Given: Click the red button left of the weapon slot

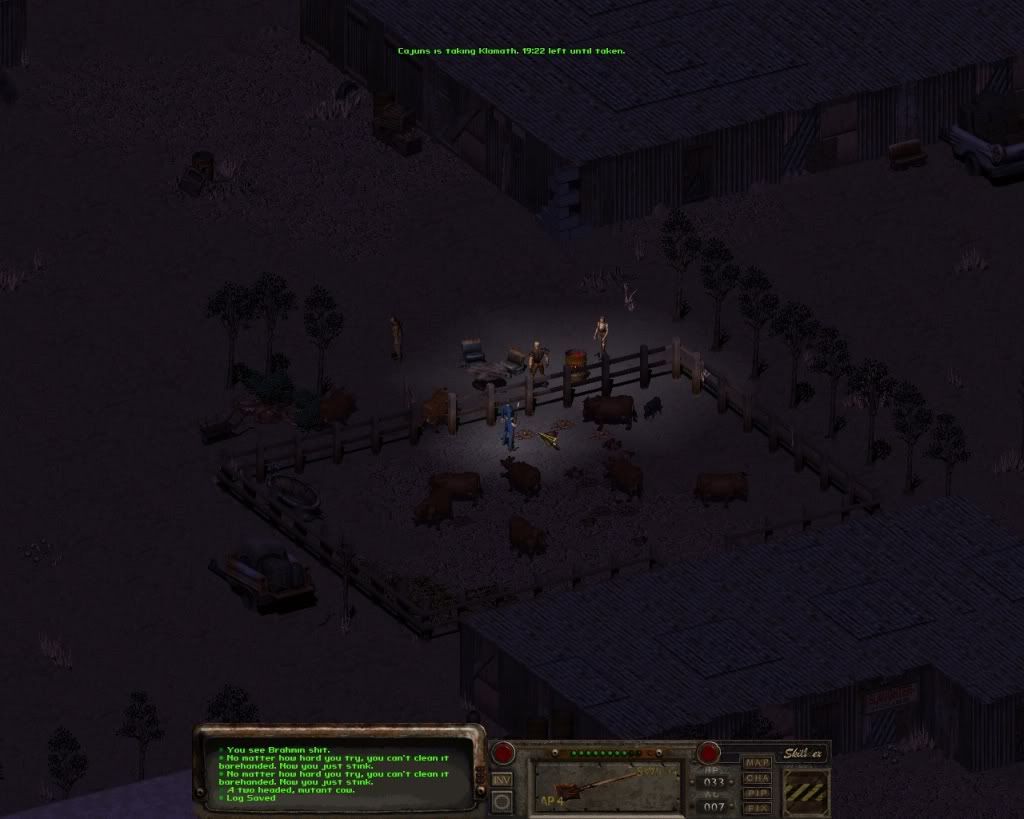Looking at the screenshot, I should pyautogui.click(x=502, y=752).
